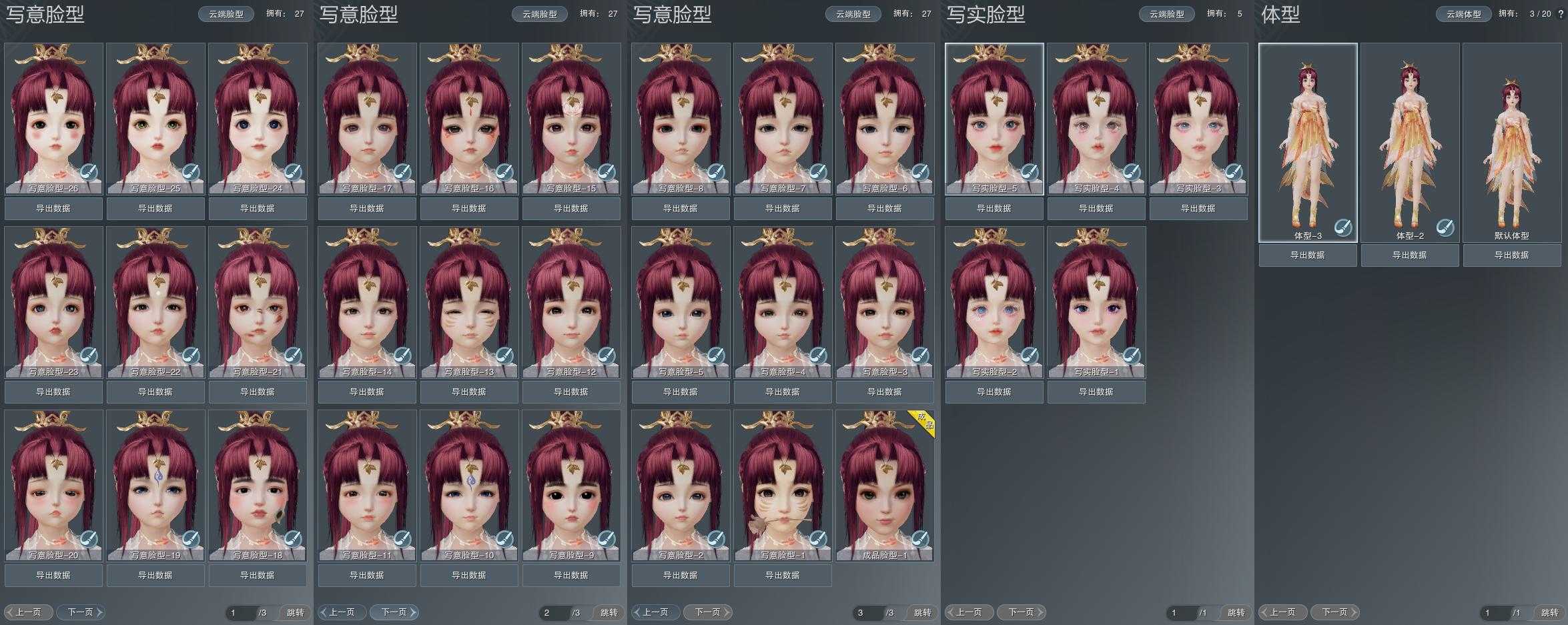1568x625 pixels.
Task: Export data for 写意脸型-20
Action: [53, 575]
